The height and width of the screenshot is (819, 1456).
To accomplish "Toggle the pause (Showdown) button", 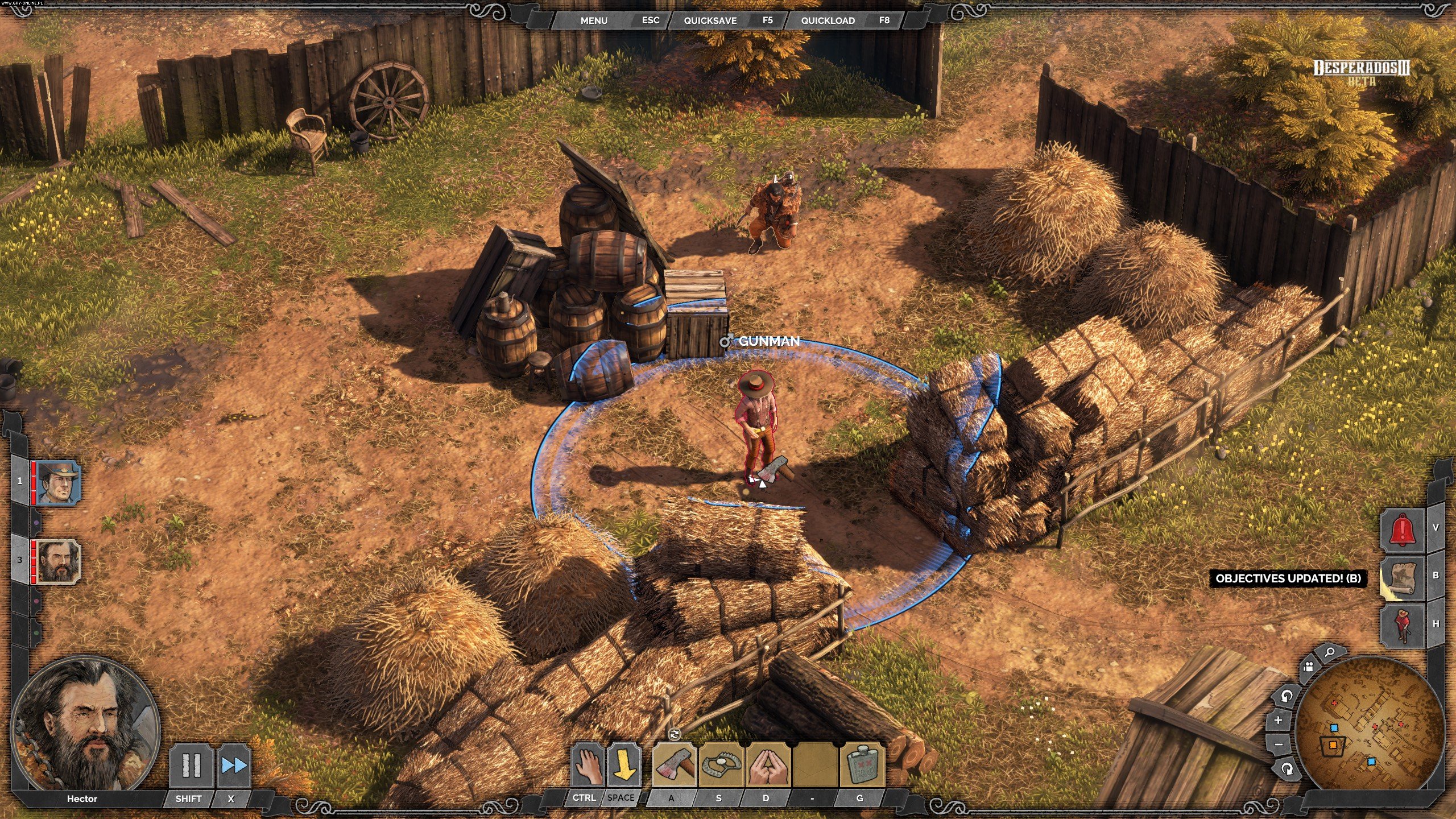I will [x=191, y=766].
